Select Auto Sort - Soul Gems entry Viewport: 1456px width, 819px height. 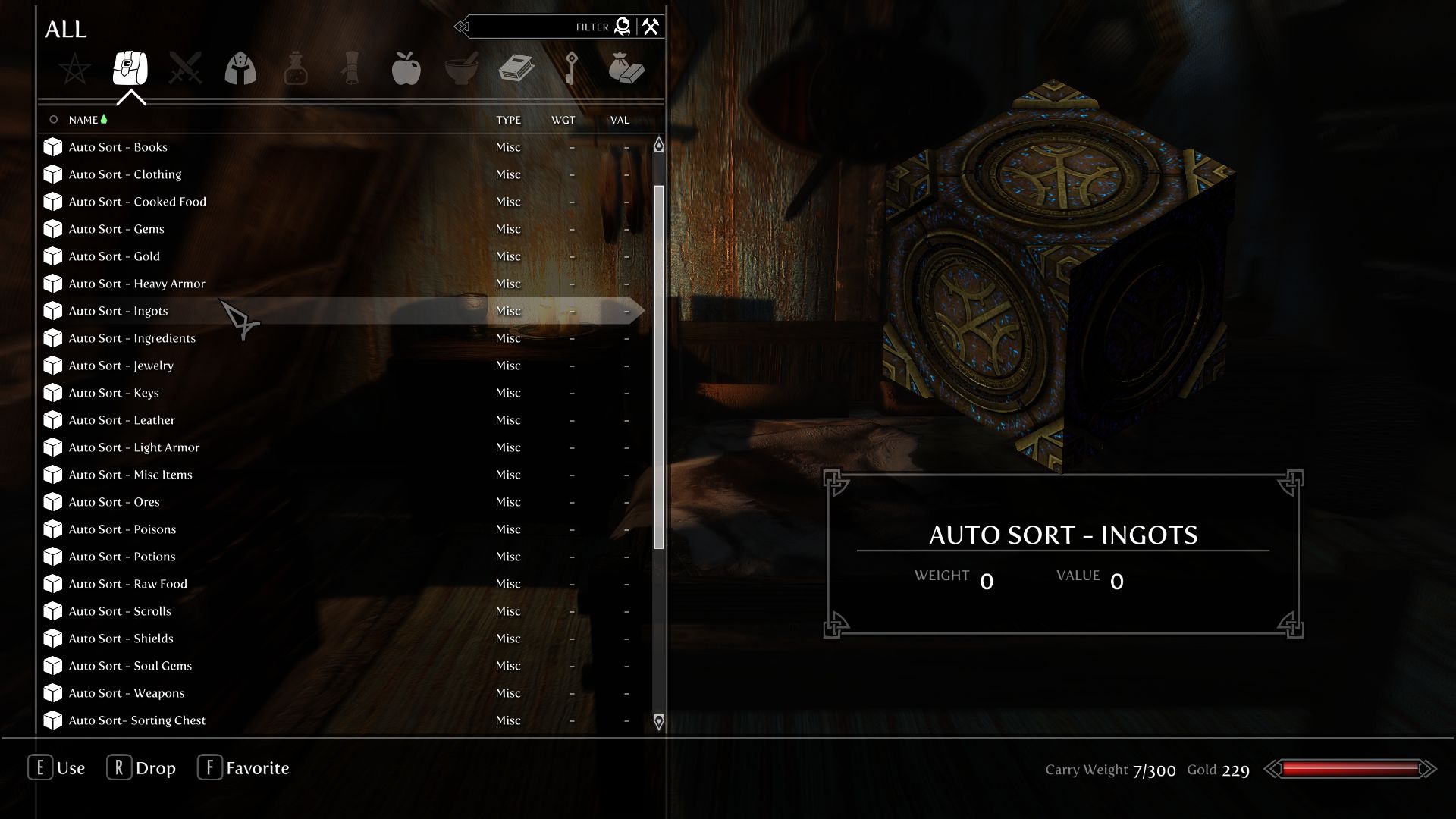(130, 666)
